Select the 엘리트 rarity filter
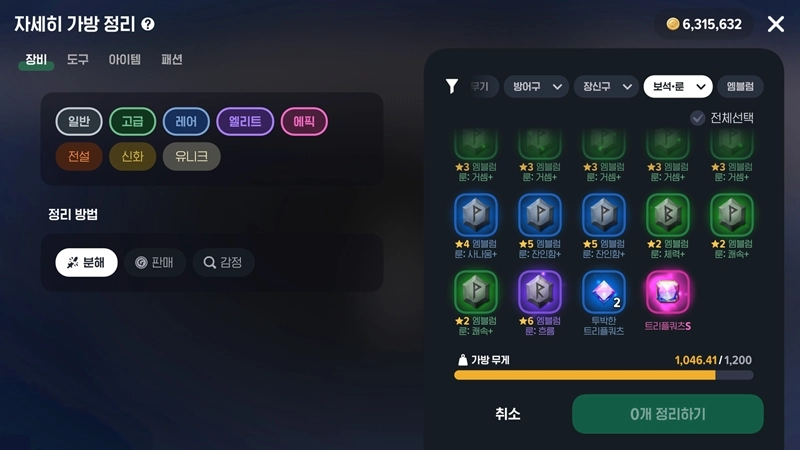The image size is (800, 450). point(245,122)
